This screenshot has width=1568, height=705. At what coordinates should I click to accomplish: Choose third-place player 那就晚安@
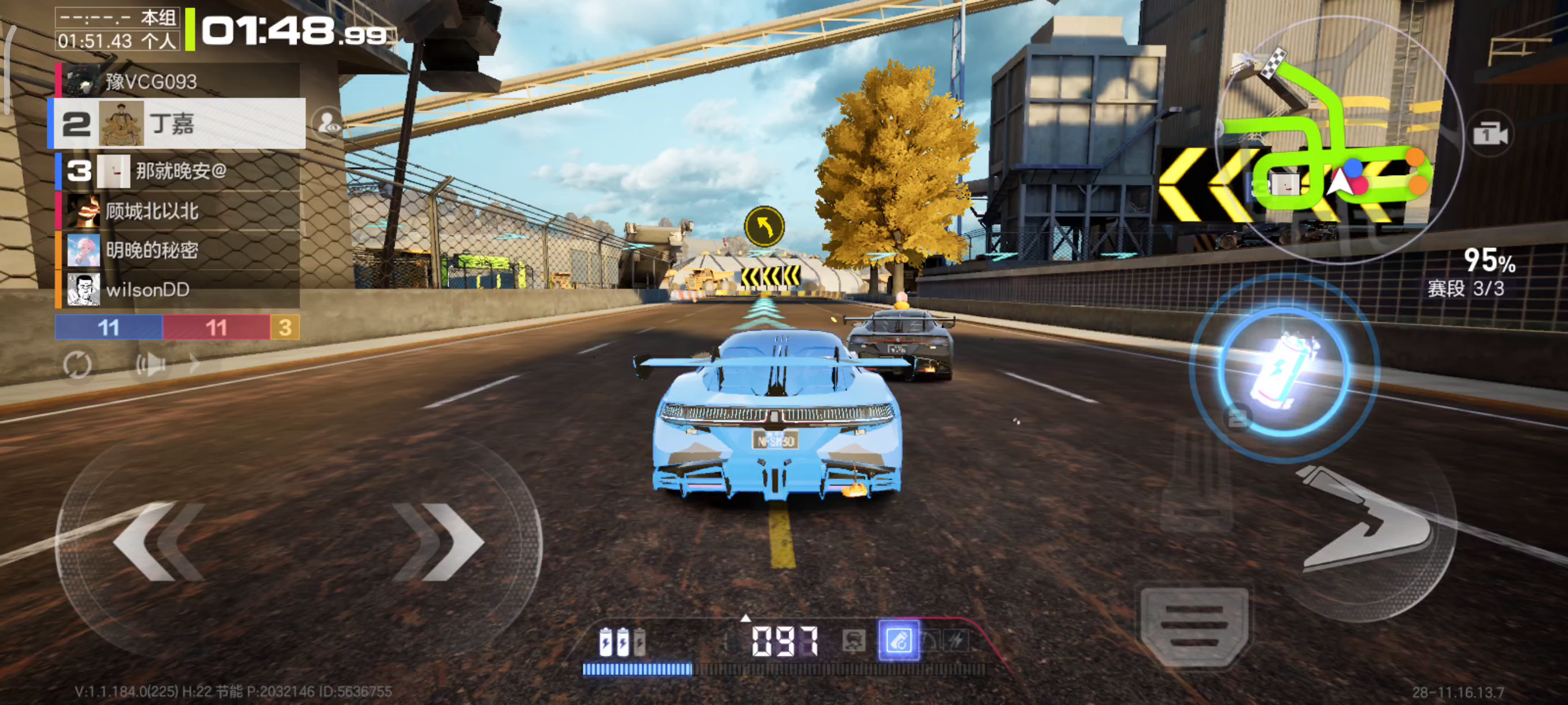click(177, 171)
